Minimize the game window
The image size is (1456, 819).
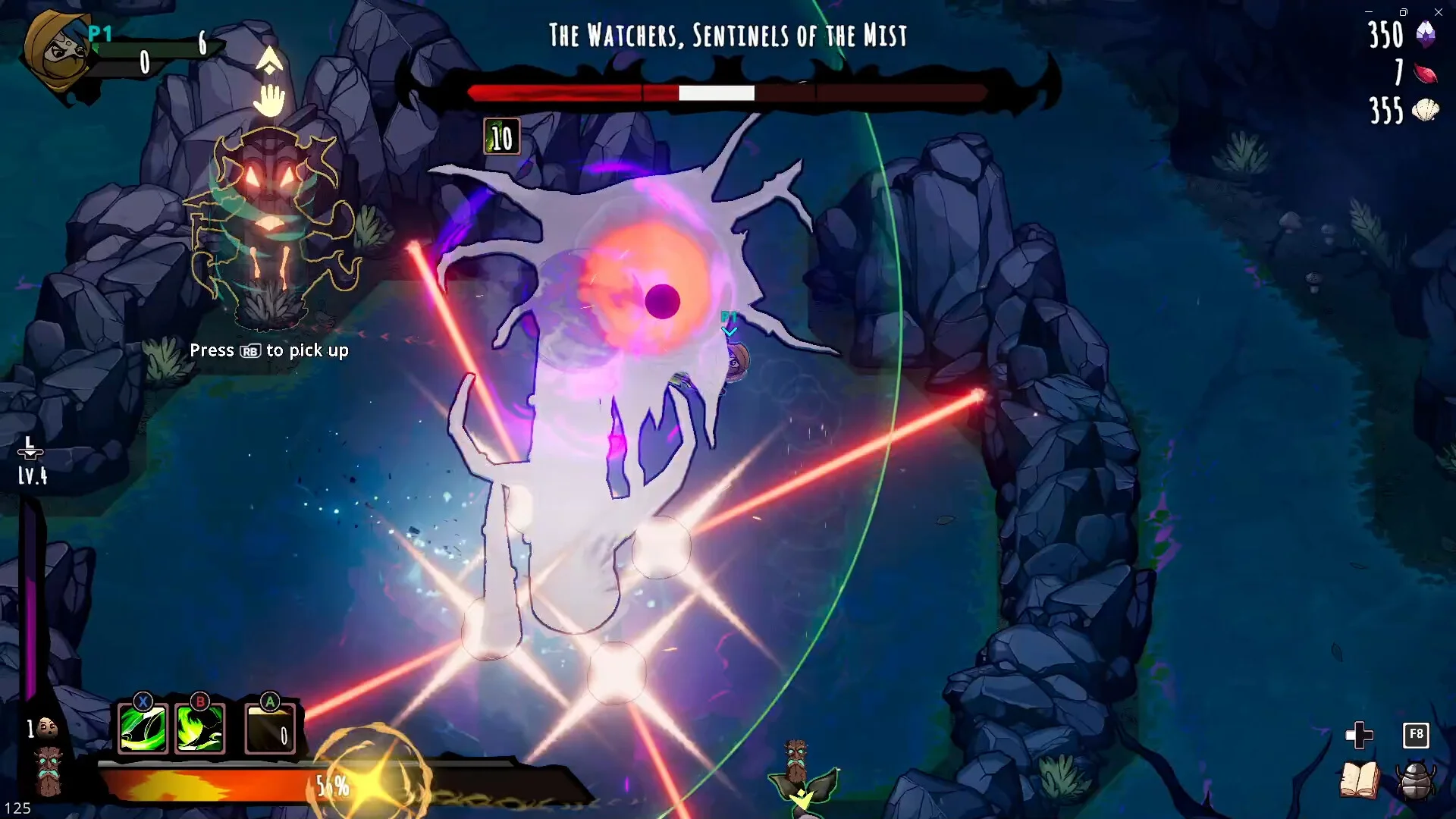click(1369, 12)
